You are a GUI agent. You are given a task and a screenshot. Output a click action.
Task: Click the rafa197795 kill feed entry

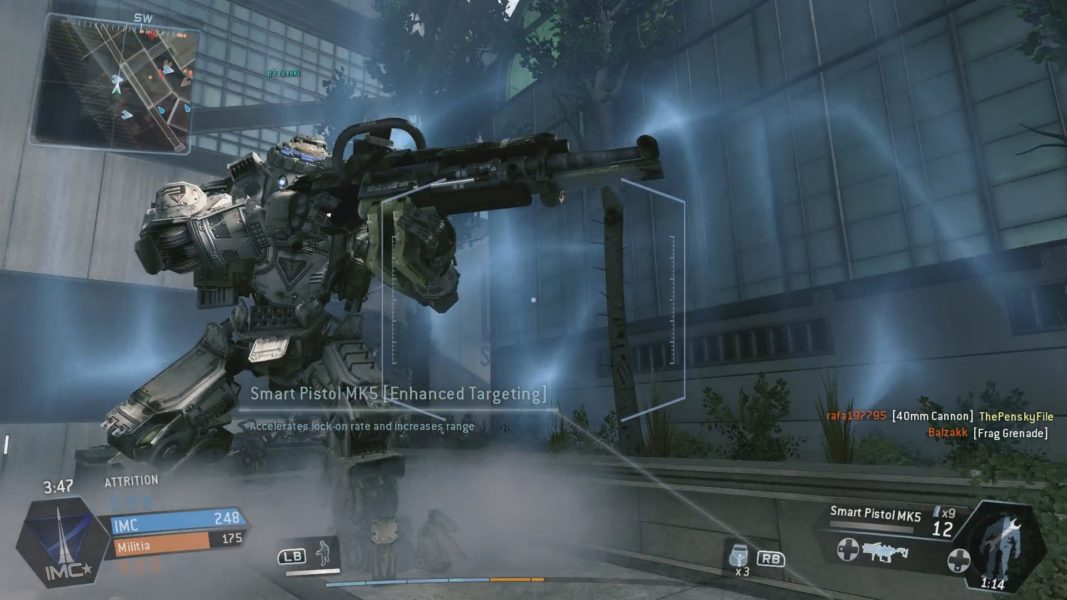tap(939, 416)
